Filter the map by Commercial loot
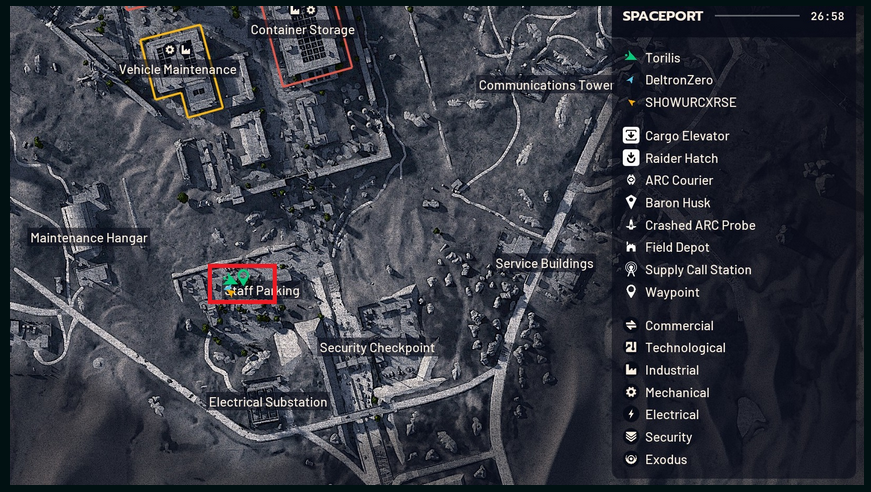Image resolution: width=871 pixels, height=492 pixels. [679, 326]
